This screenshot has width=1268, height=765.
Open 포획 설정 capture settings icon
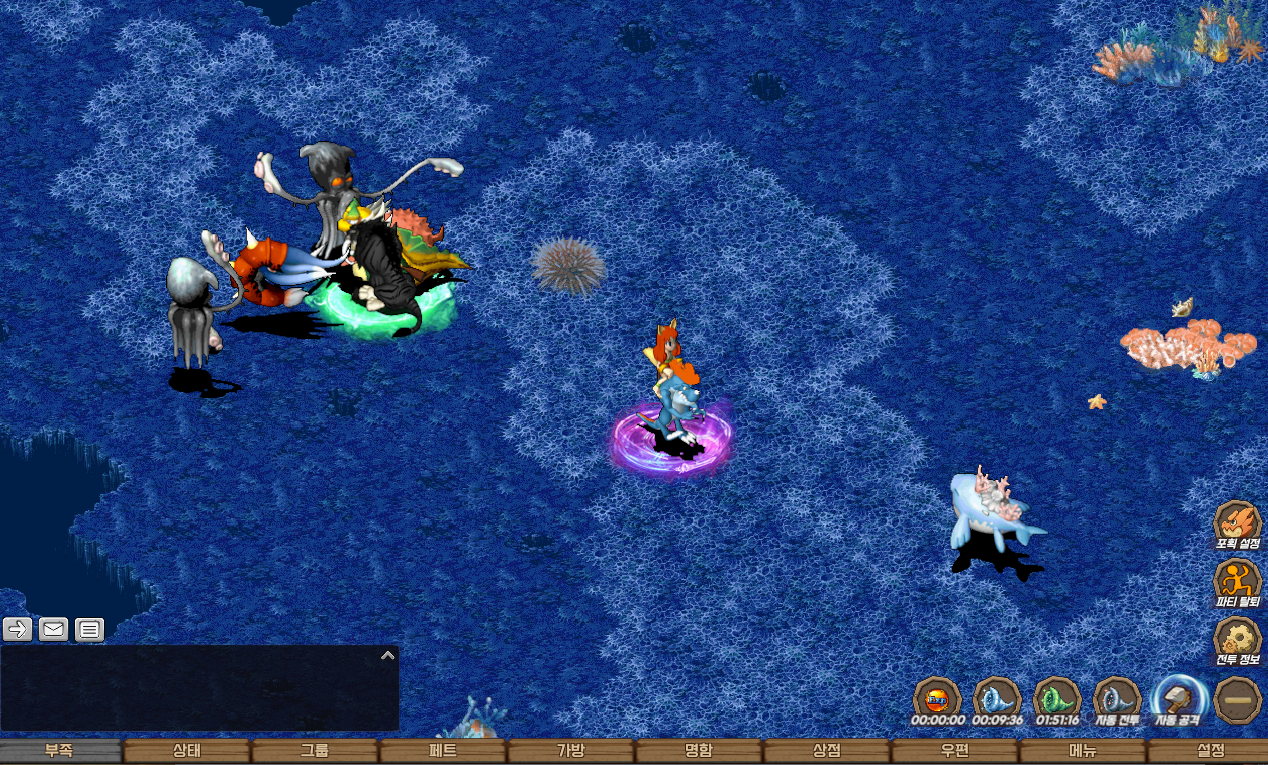1237,524
